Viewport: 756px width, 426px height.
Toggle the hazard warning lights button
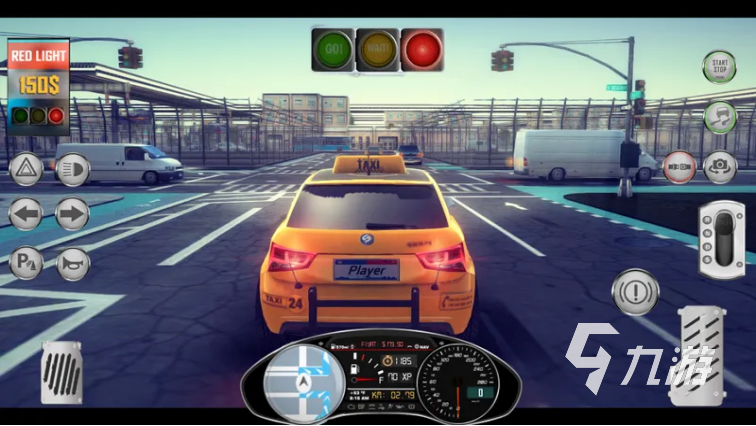(26, 169)
